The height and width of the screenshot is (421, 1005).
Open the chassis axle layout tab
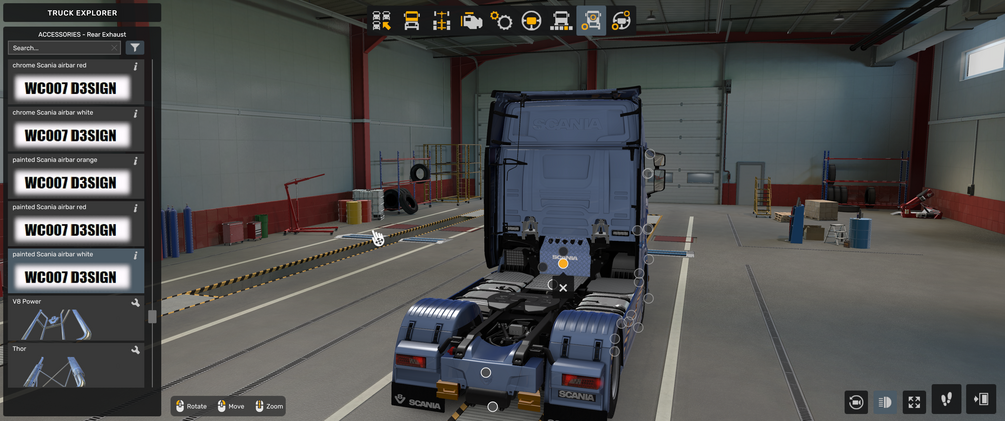pyautogui.click(x=441, y=21)
